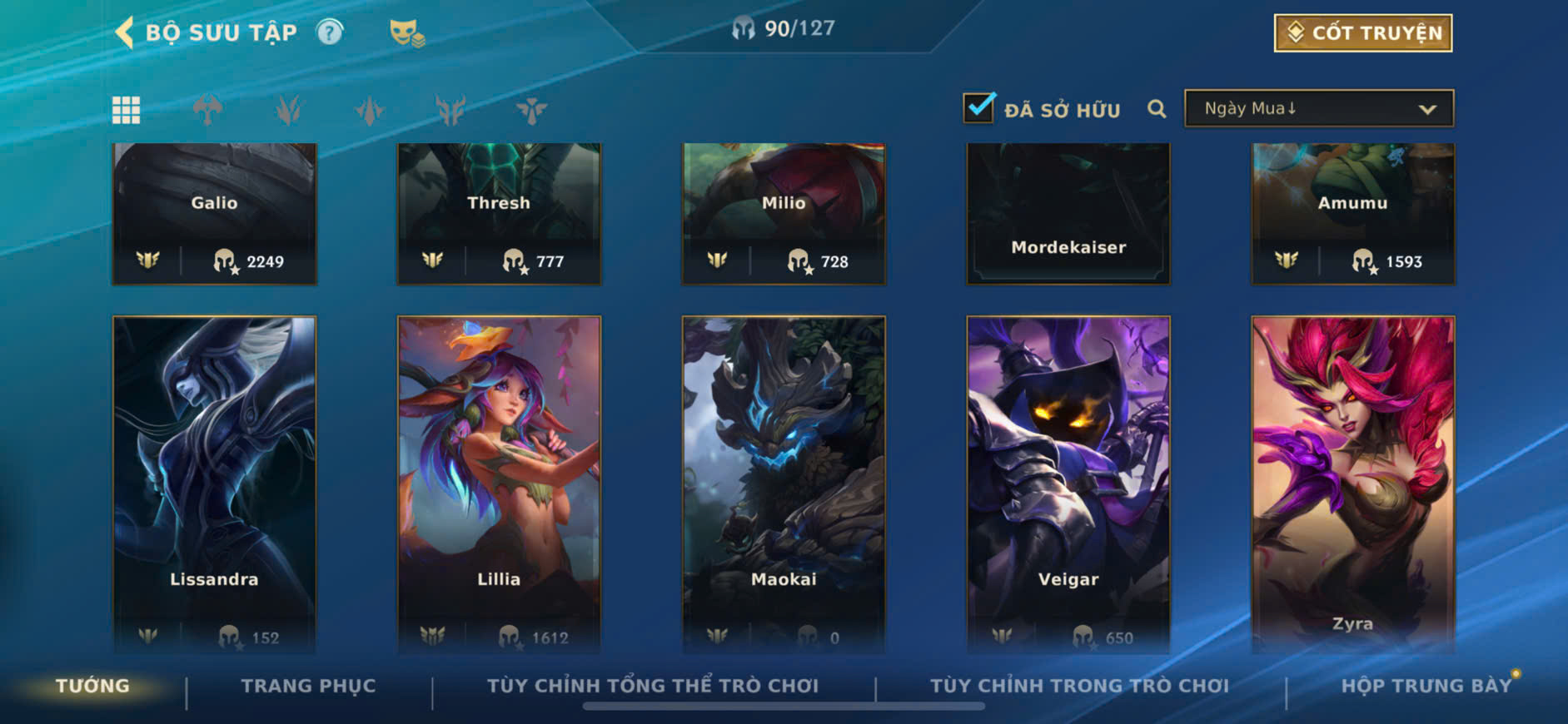
Task: Select the Lissandra champion card
Action: pyautogui.click(x=215, y=483)
